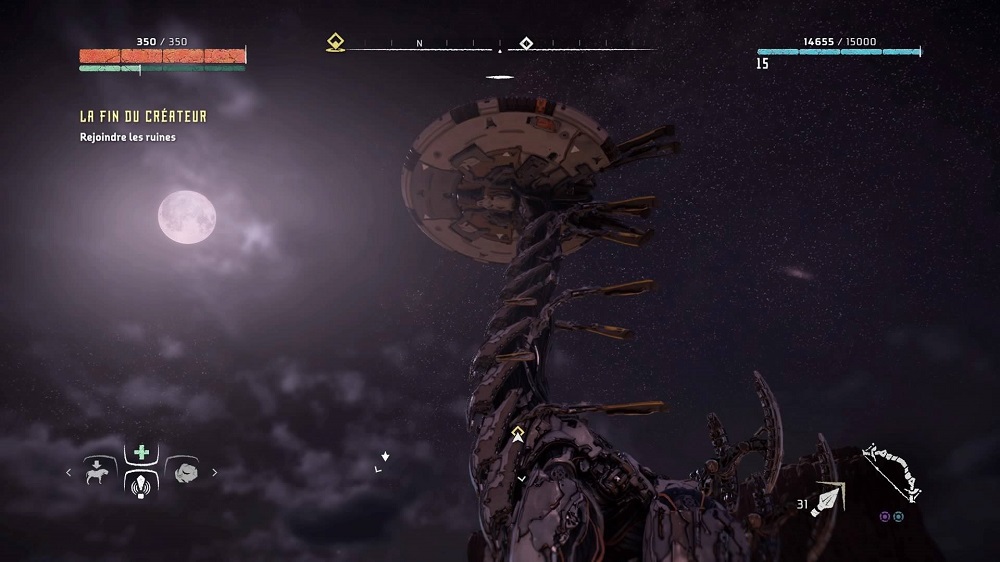Cycle quick items with the left arrow
Screen dimensions: 1000x562
click(70, 471)
